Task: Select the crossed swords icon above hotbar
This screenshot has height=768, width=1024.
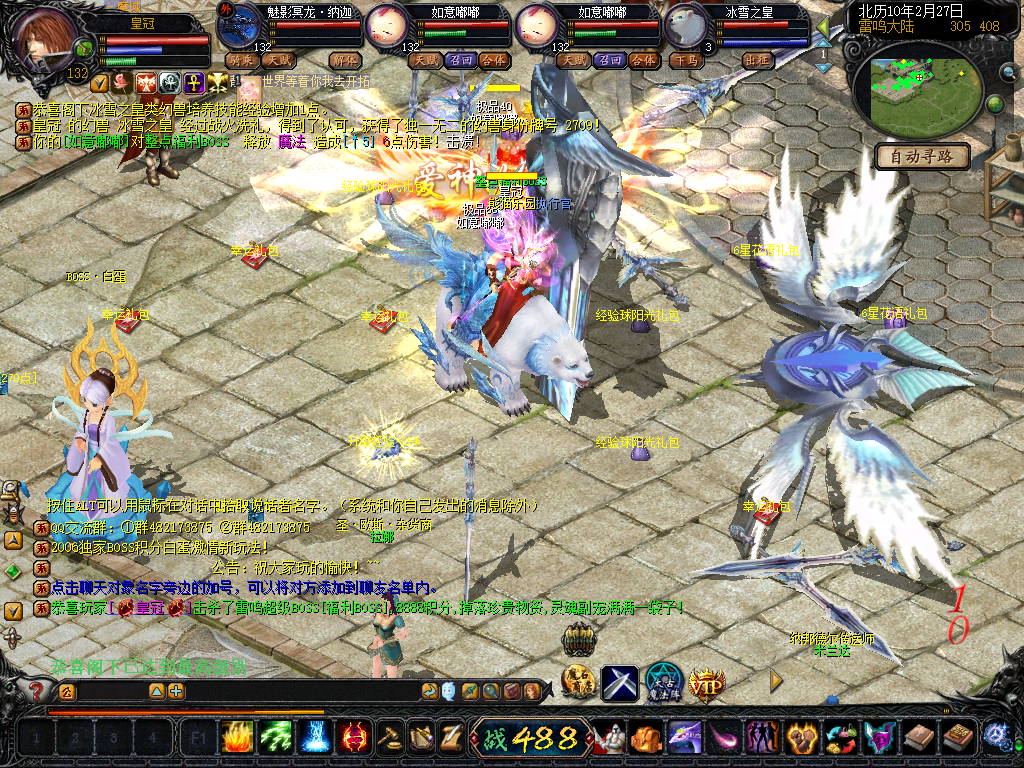Action: 619,683
